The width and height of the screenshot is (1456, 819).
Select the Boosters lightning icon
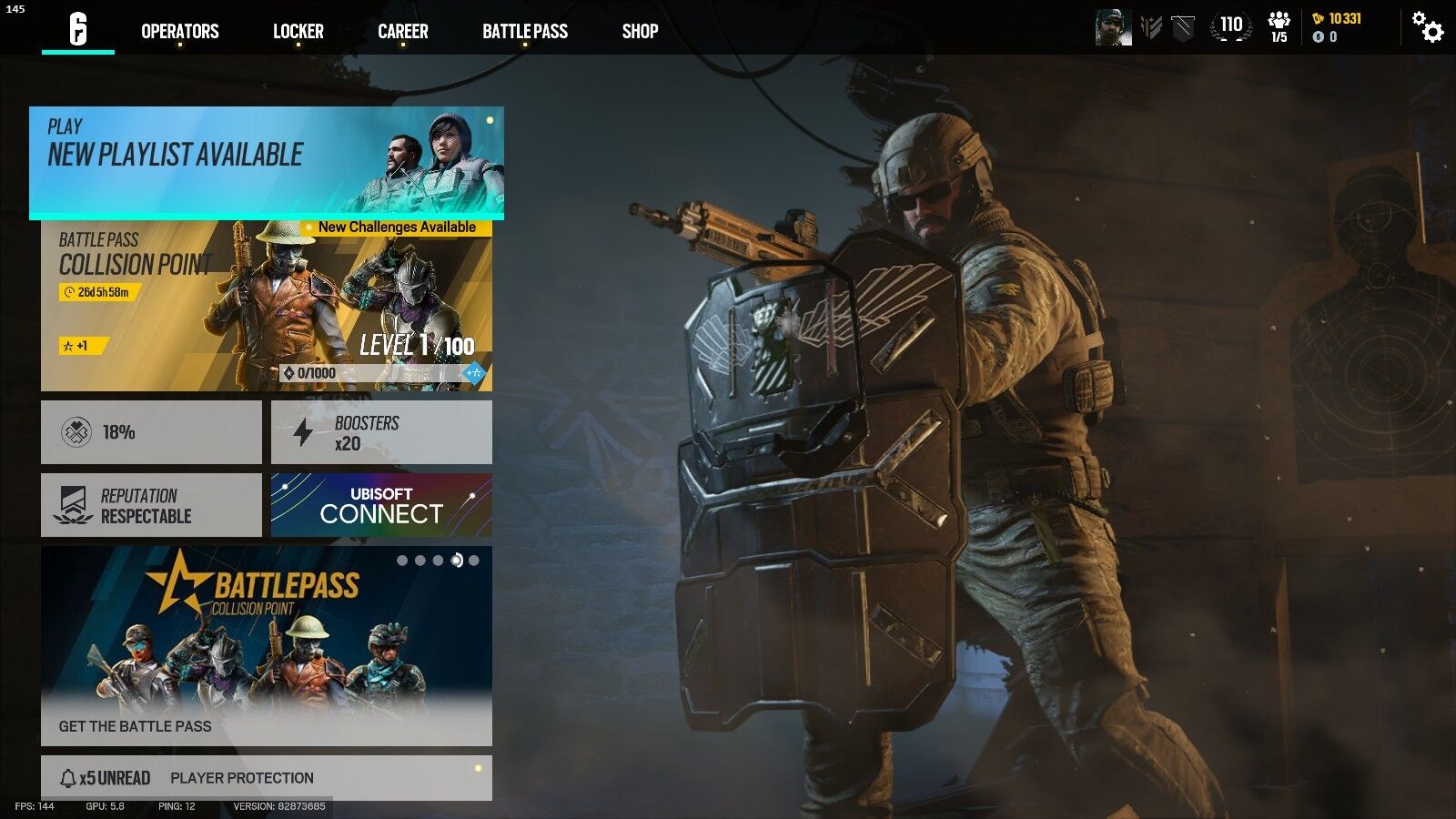pyautogui.click(x=302, y=431)
